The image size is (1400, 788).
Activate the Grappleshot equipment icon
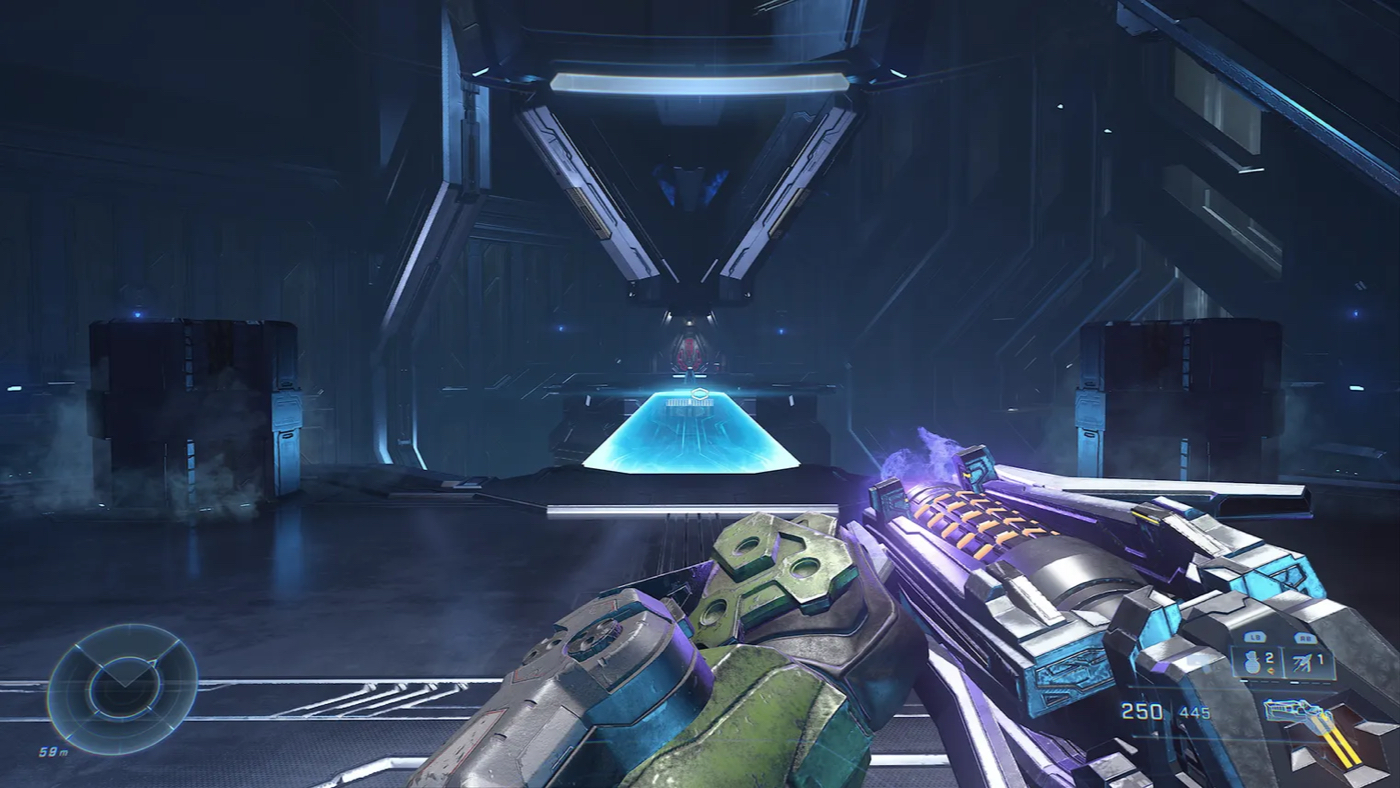[1303, 660]
